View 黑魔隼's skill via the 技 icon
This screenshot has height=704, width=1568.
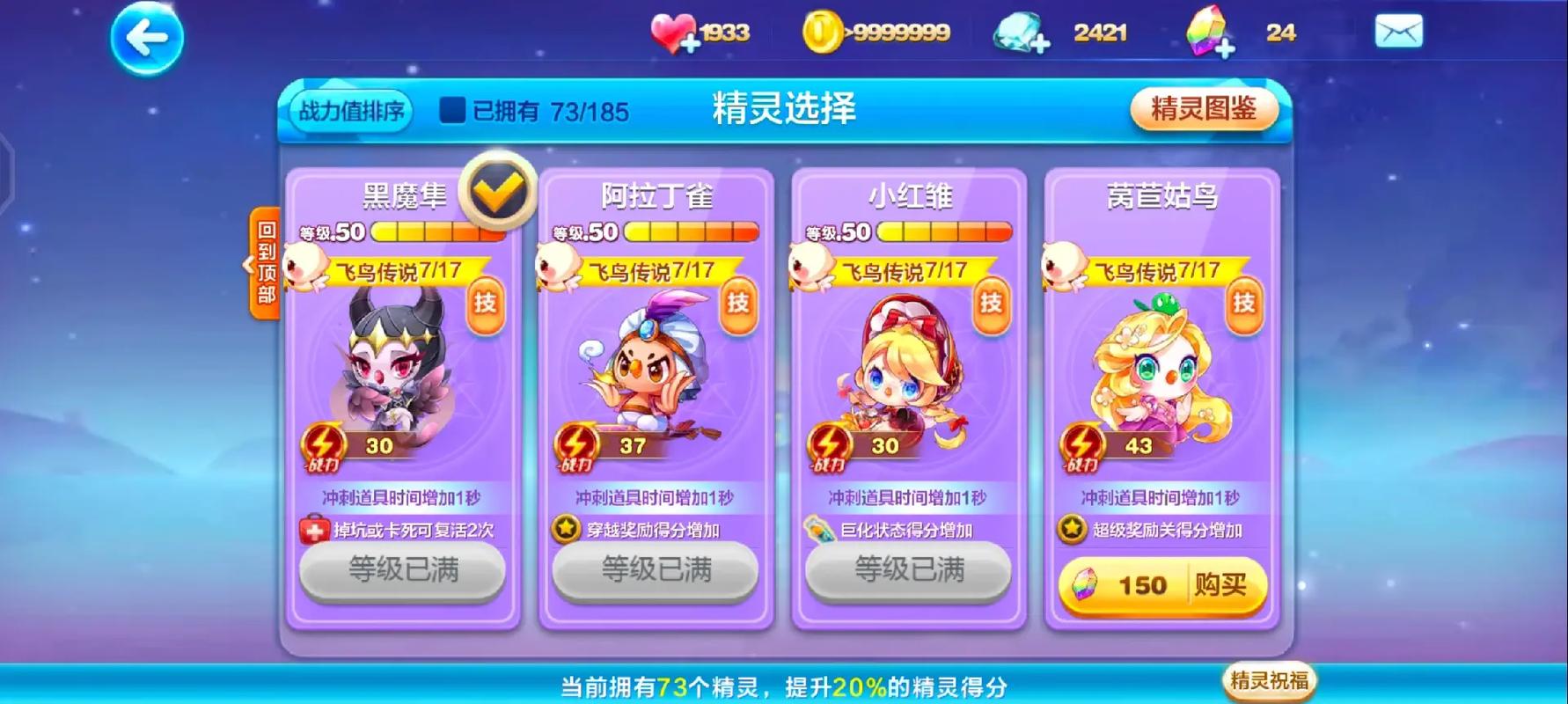(487, 306)
